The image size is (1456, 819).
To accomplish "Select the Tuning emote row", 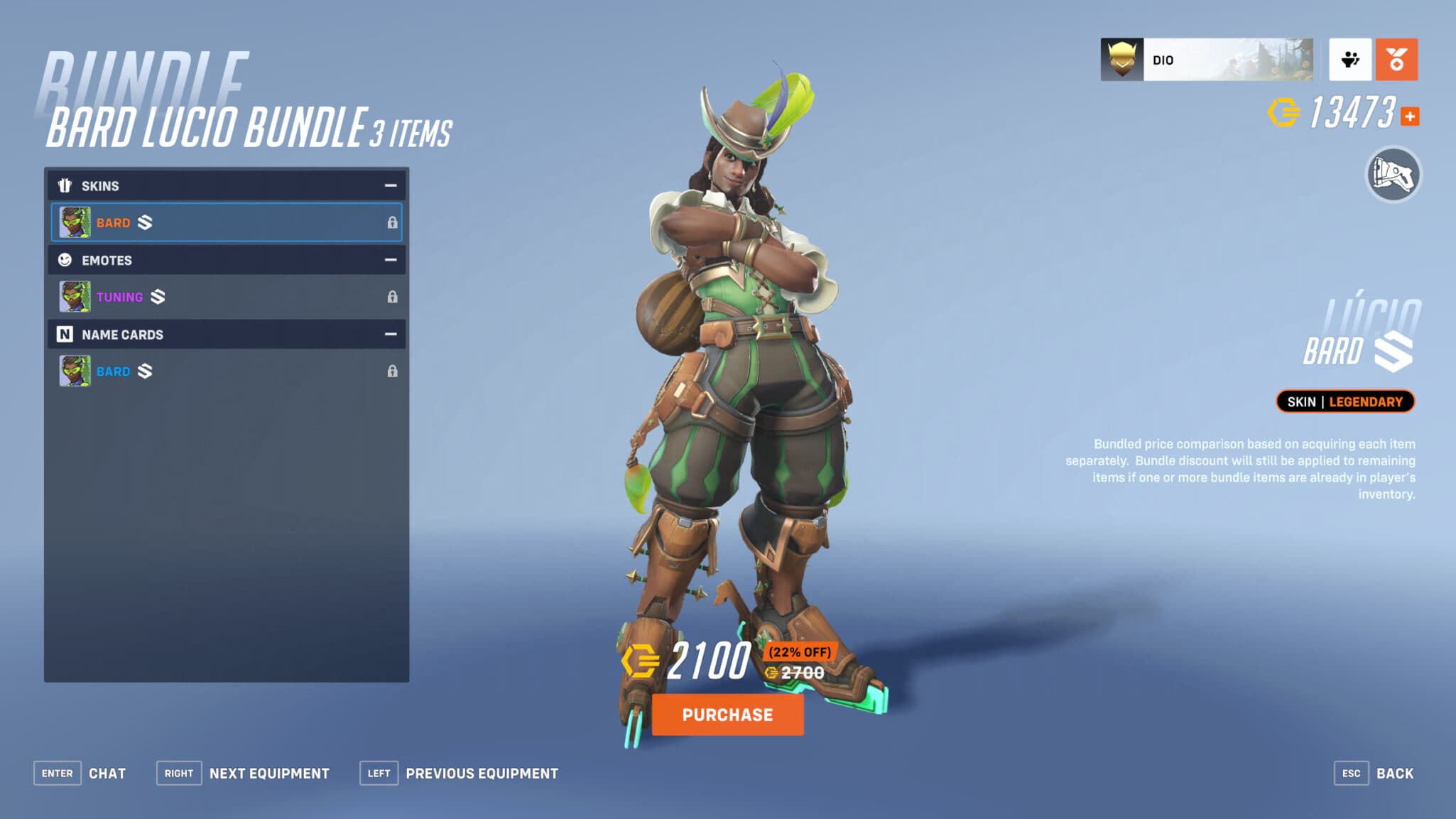I will [227, 297].
